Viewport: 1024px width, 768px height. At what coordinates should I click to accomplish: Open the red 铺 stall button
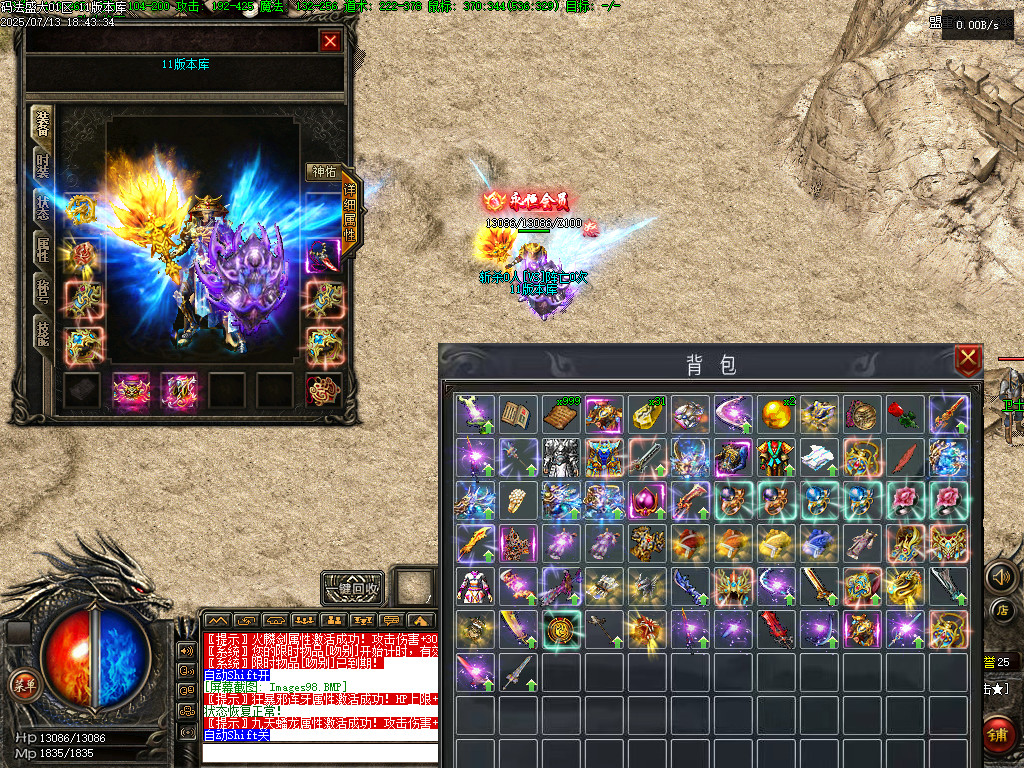pos(1001,733)
